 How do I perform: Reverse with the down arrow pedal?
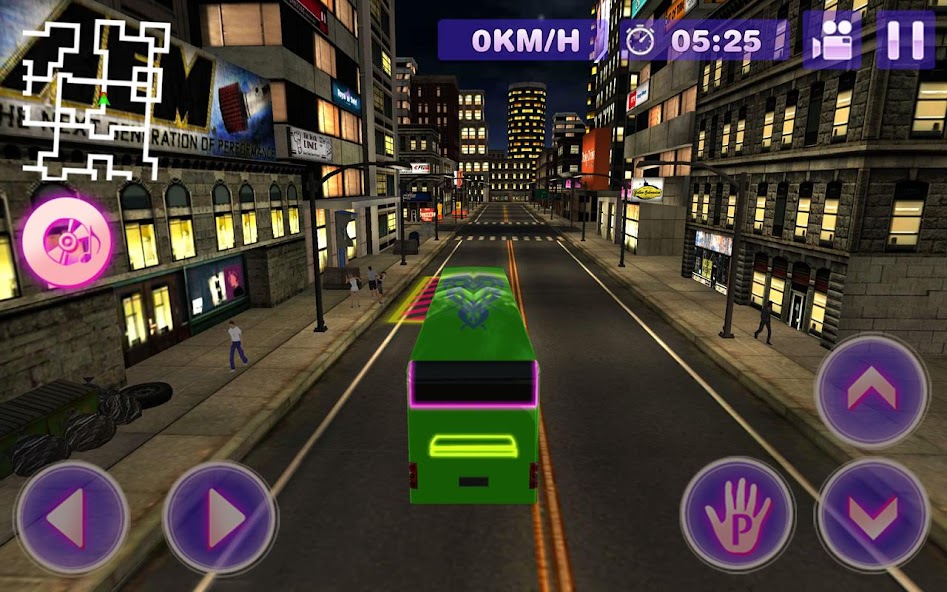(x=872, y=515)
